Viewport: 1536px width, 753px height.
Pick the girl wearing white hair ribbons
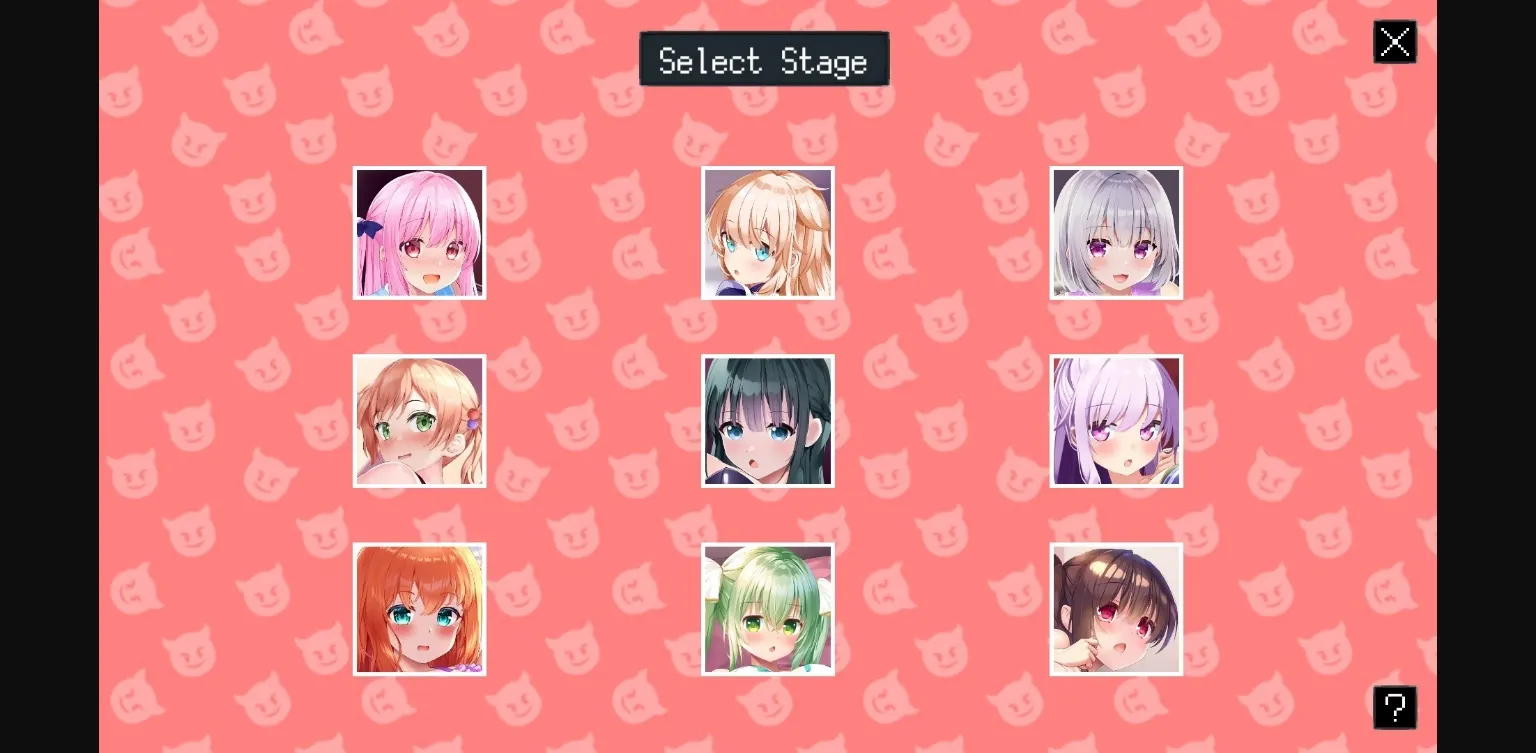[768, 609]
